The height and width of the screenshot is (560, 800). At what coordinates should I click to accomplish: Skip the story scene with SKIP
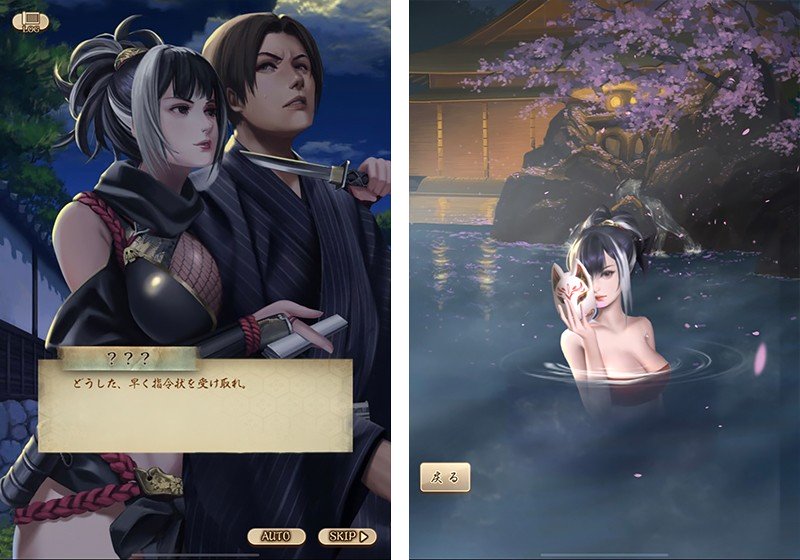coord(346,536)
